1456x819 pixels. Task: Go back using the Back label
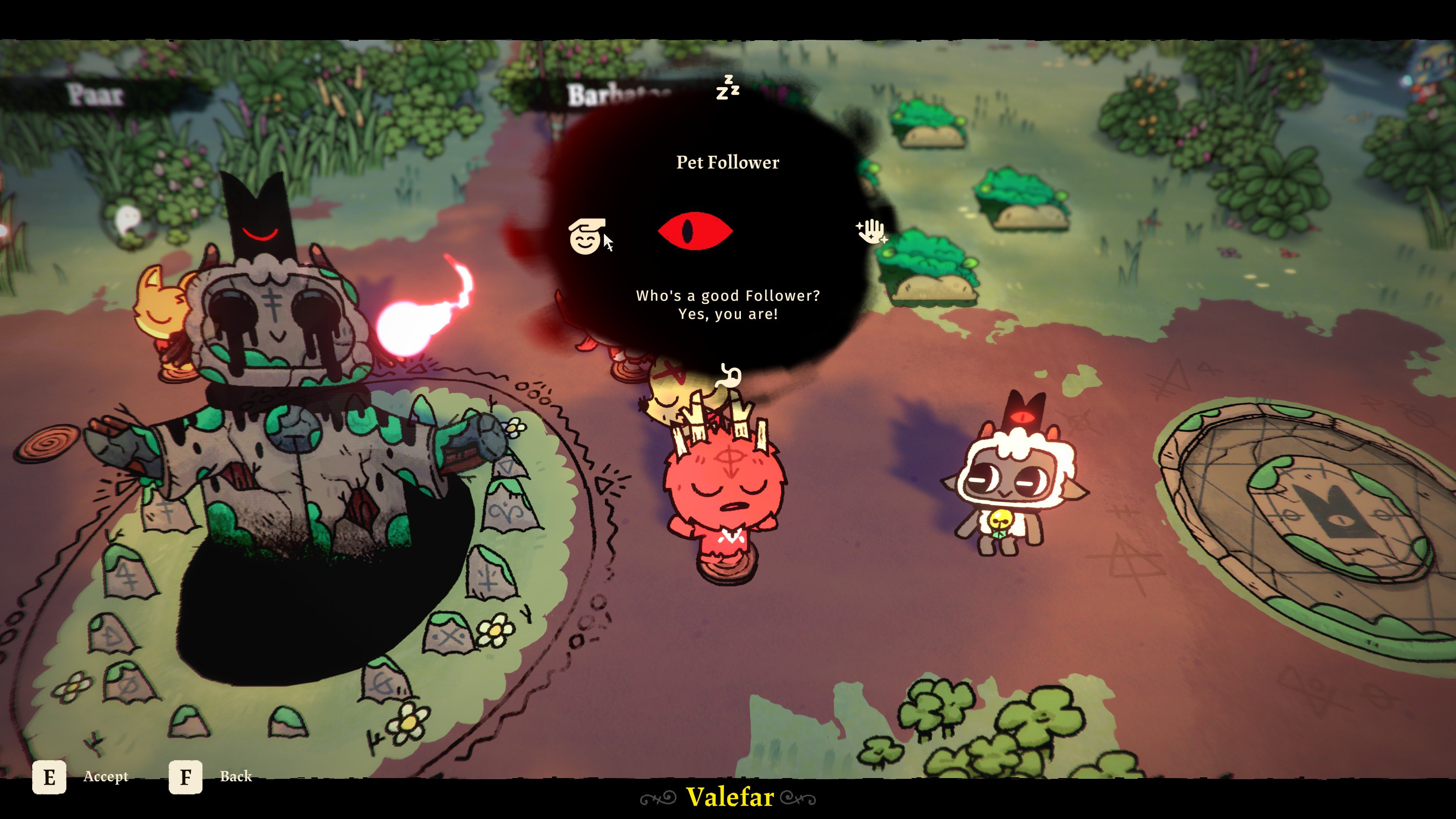(236, 777)
